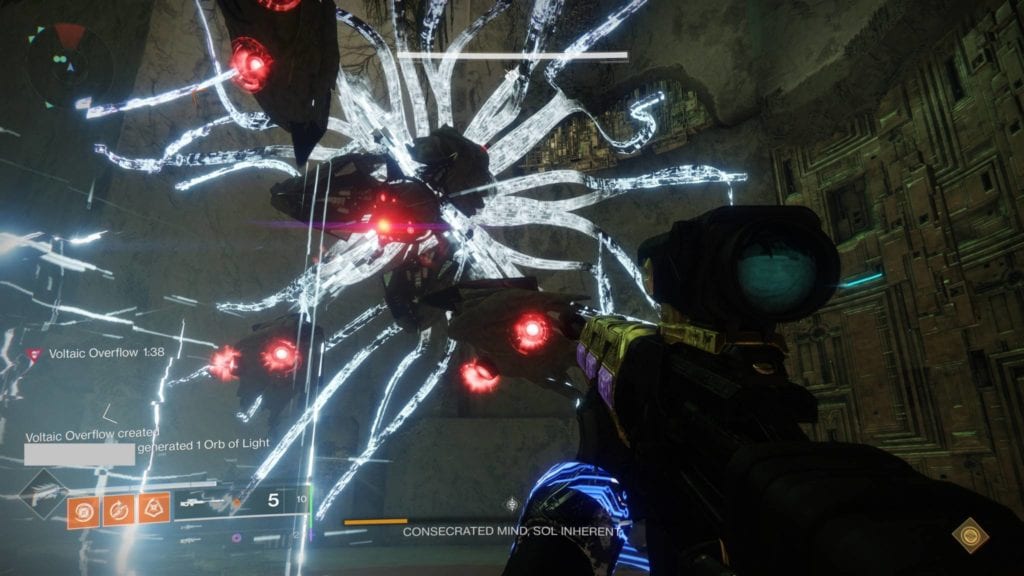Click the radar in the top-left corner

point(68,65)
